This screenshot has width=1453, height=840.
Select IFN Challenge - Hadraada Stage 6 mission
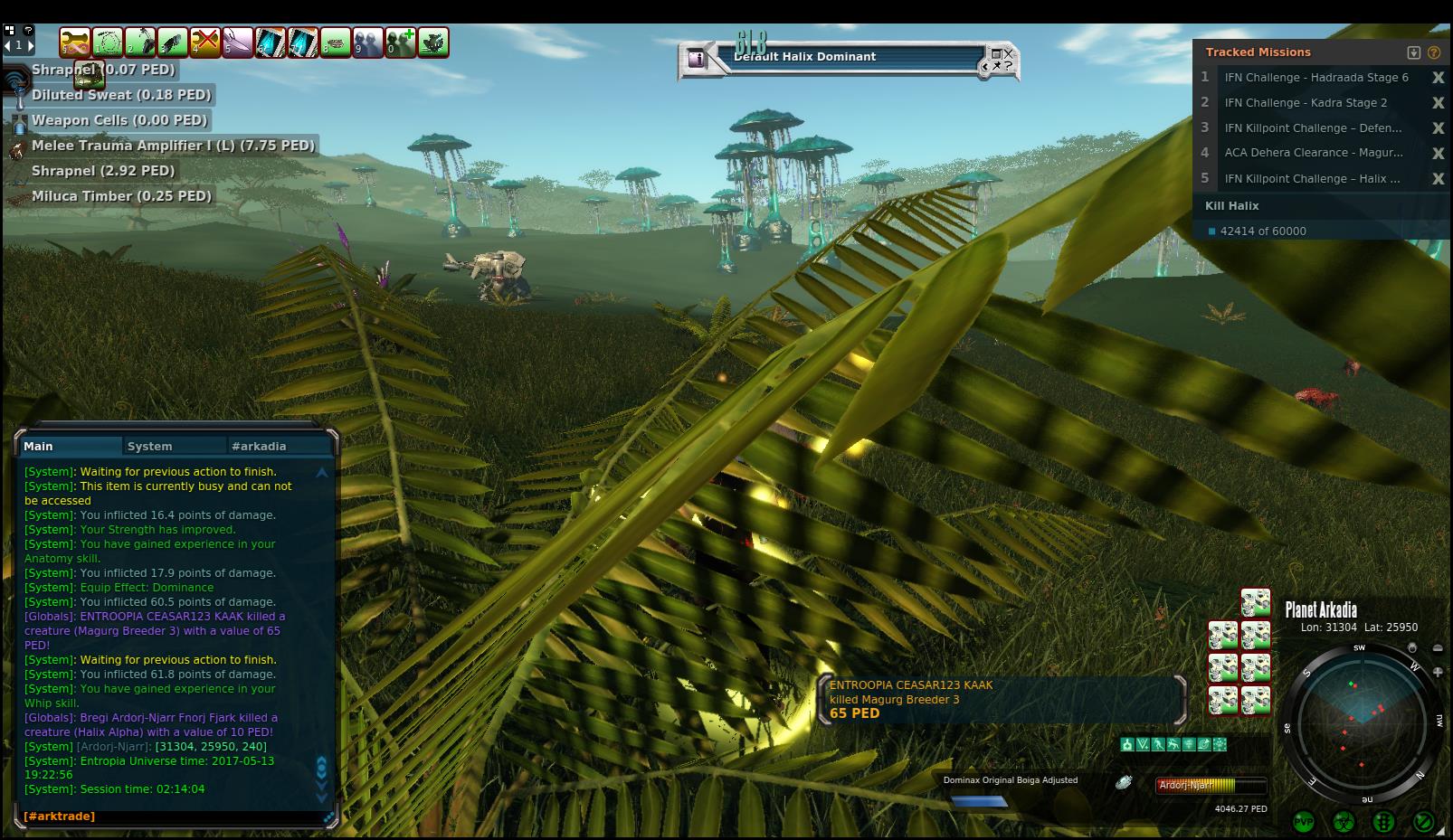(1315, 78)
